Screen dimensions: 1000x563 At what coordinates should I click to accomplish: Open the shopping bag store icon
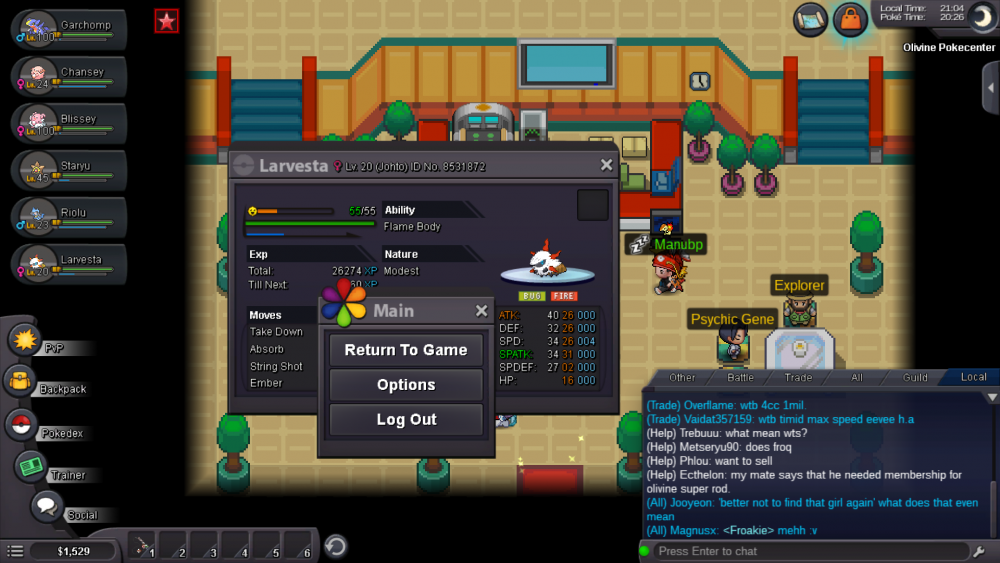(x=849, y=19)
